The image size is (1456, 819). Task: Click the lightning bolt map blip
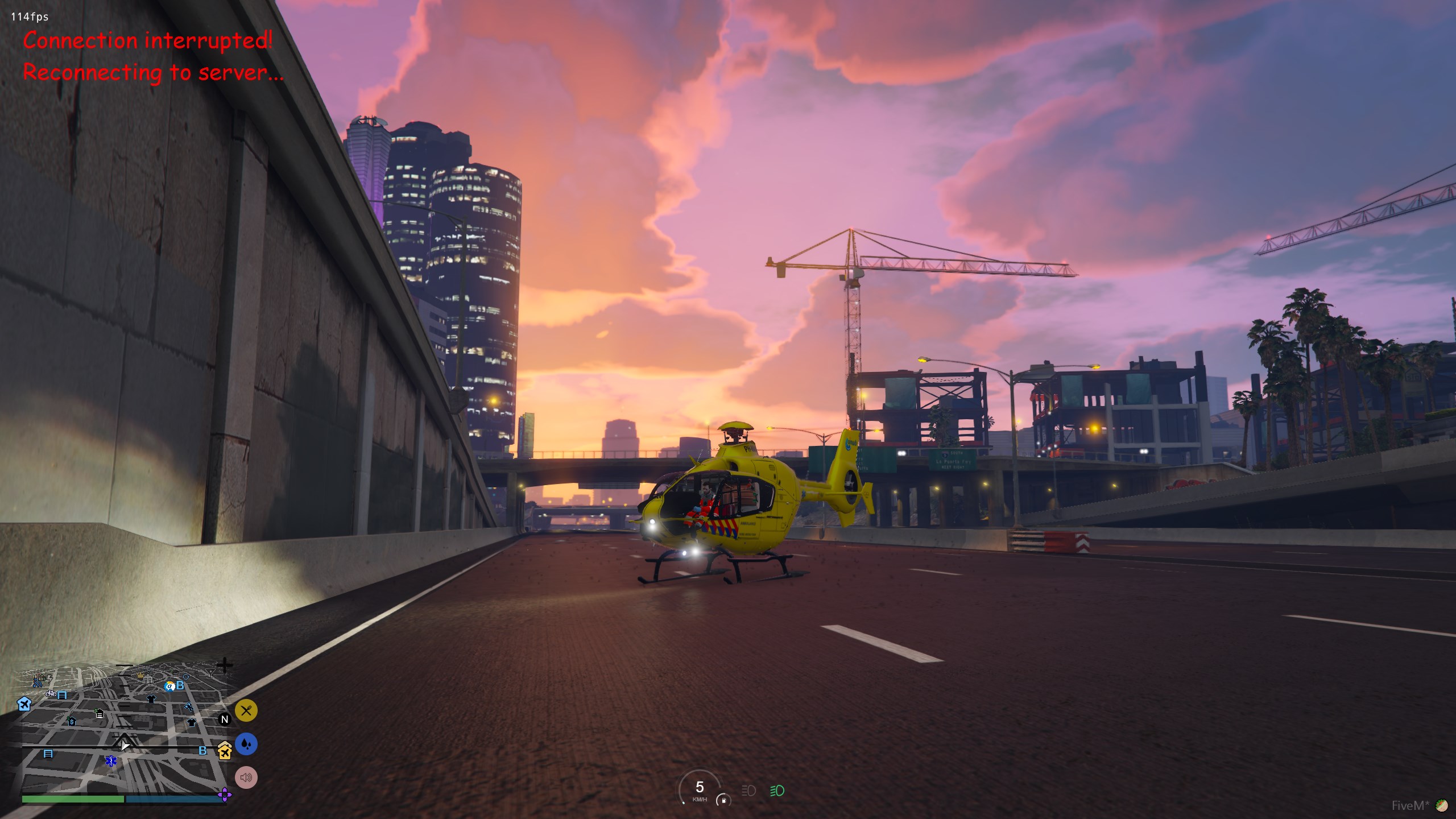pyautogui.click(x=49, y=679)
